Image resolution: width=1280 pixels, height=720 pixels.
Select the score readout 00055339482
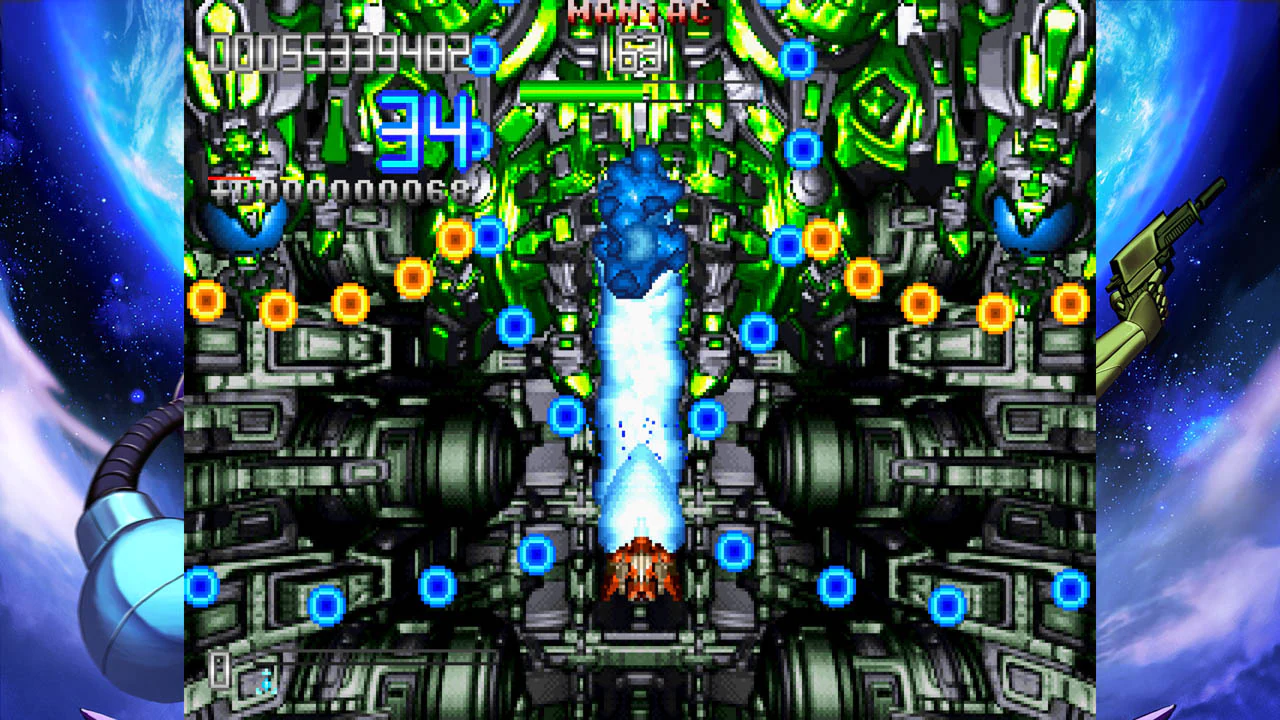click(340, 50)
